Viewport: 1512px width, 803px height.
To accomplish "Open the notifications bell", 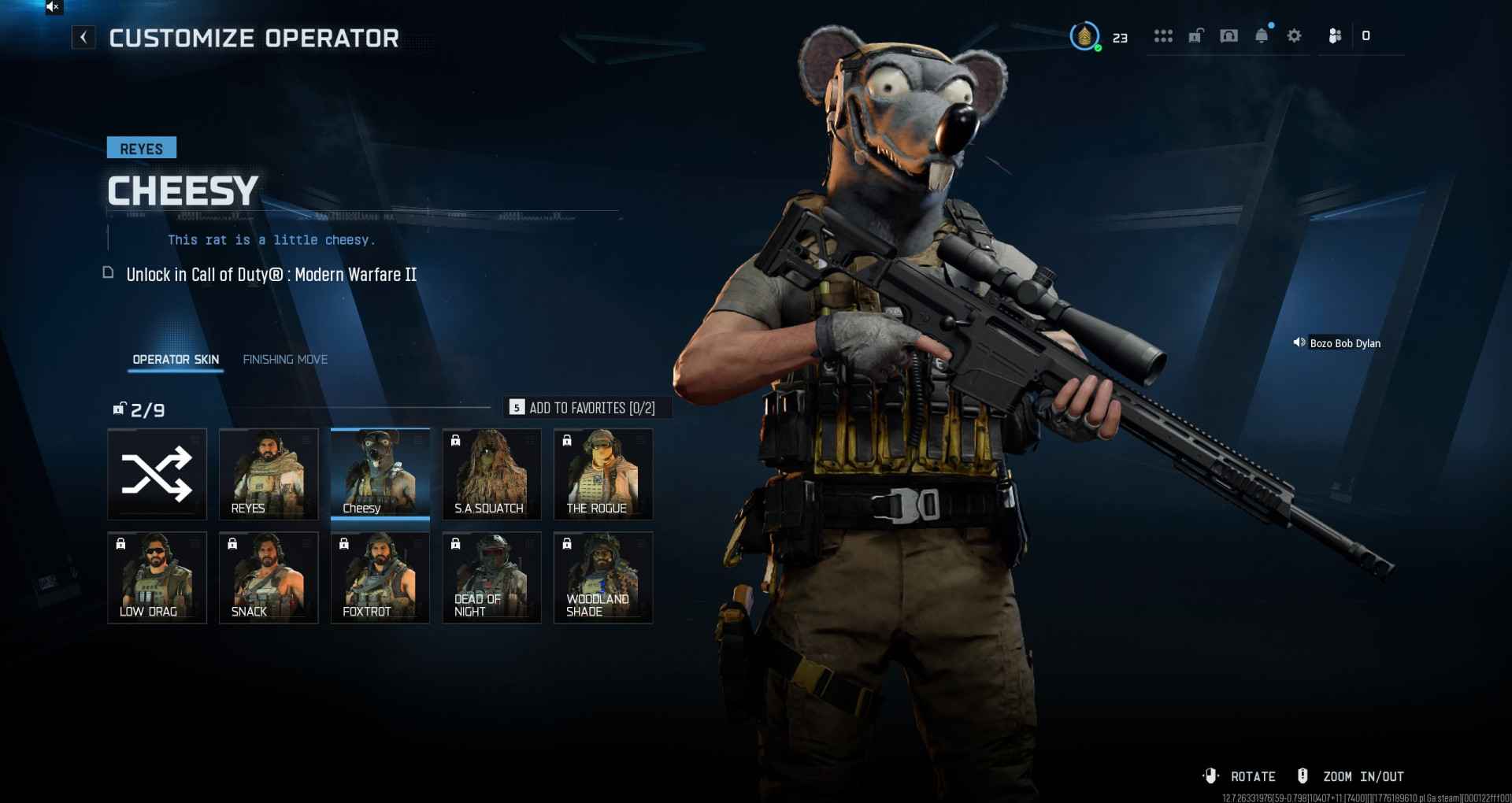I will point(1262,36).
